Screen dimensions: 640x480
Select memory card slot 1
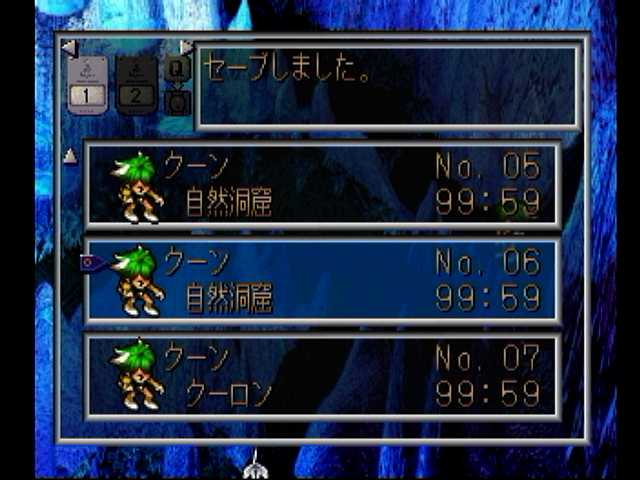88,85
